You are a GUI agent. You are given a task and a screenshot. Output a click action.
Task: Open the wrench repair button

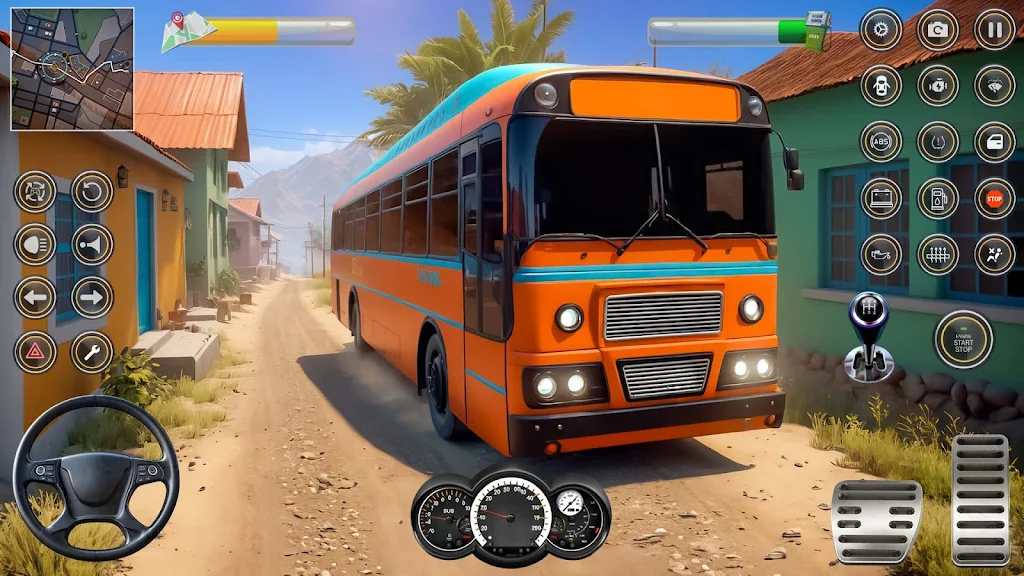(x=92, y=352)
